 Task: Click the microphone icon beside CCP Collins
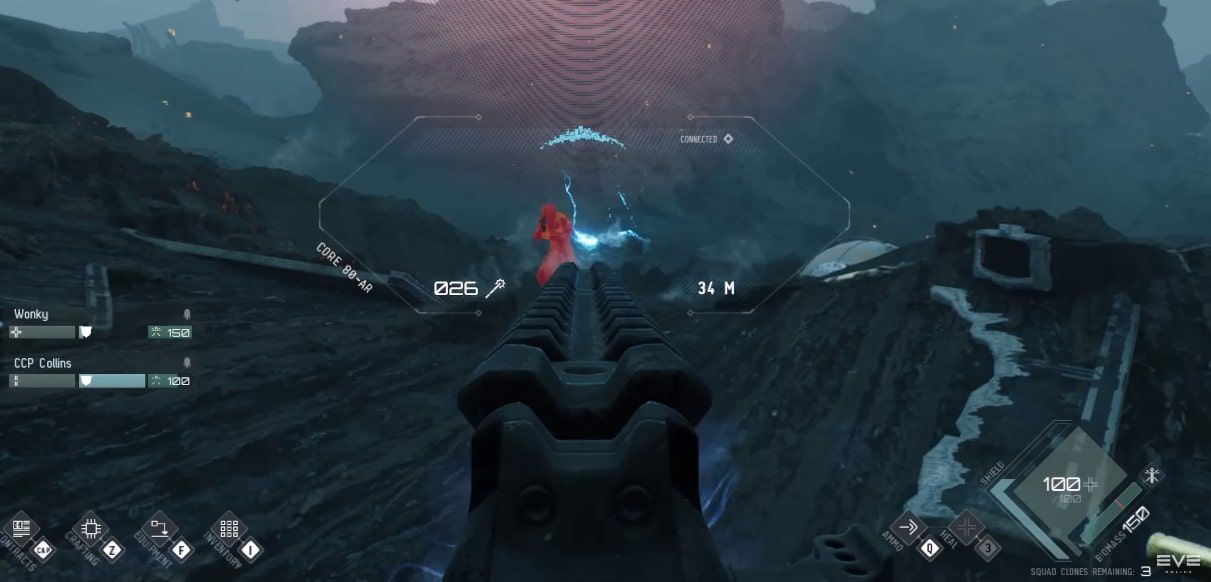tap(186, 363)
